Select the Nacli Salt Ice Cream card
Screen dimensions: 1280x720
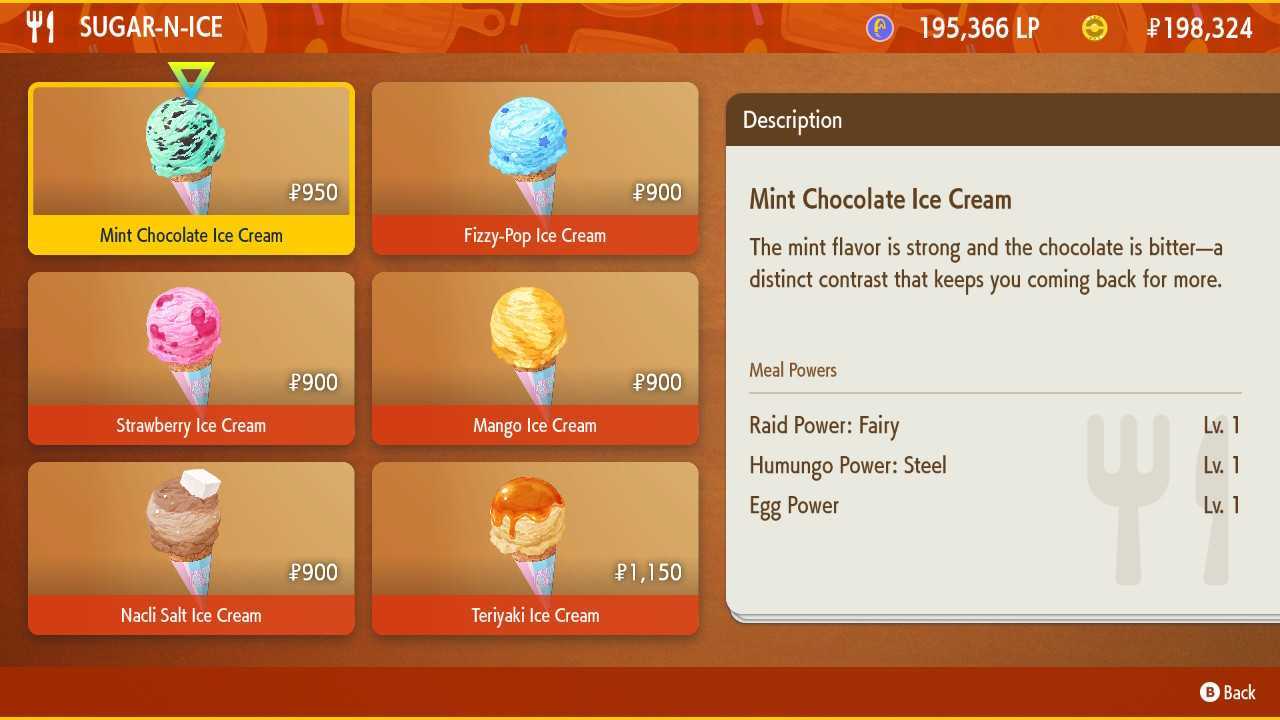point(191,545)
